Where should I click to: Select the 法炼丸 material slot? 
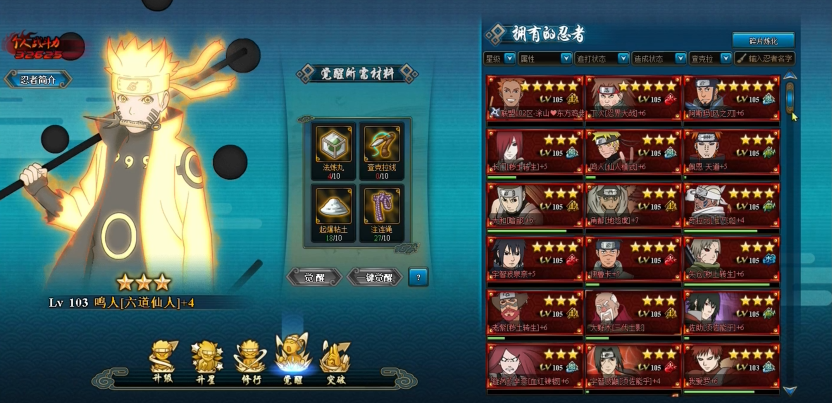tap(330, 147)
